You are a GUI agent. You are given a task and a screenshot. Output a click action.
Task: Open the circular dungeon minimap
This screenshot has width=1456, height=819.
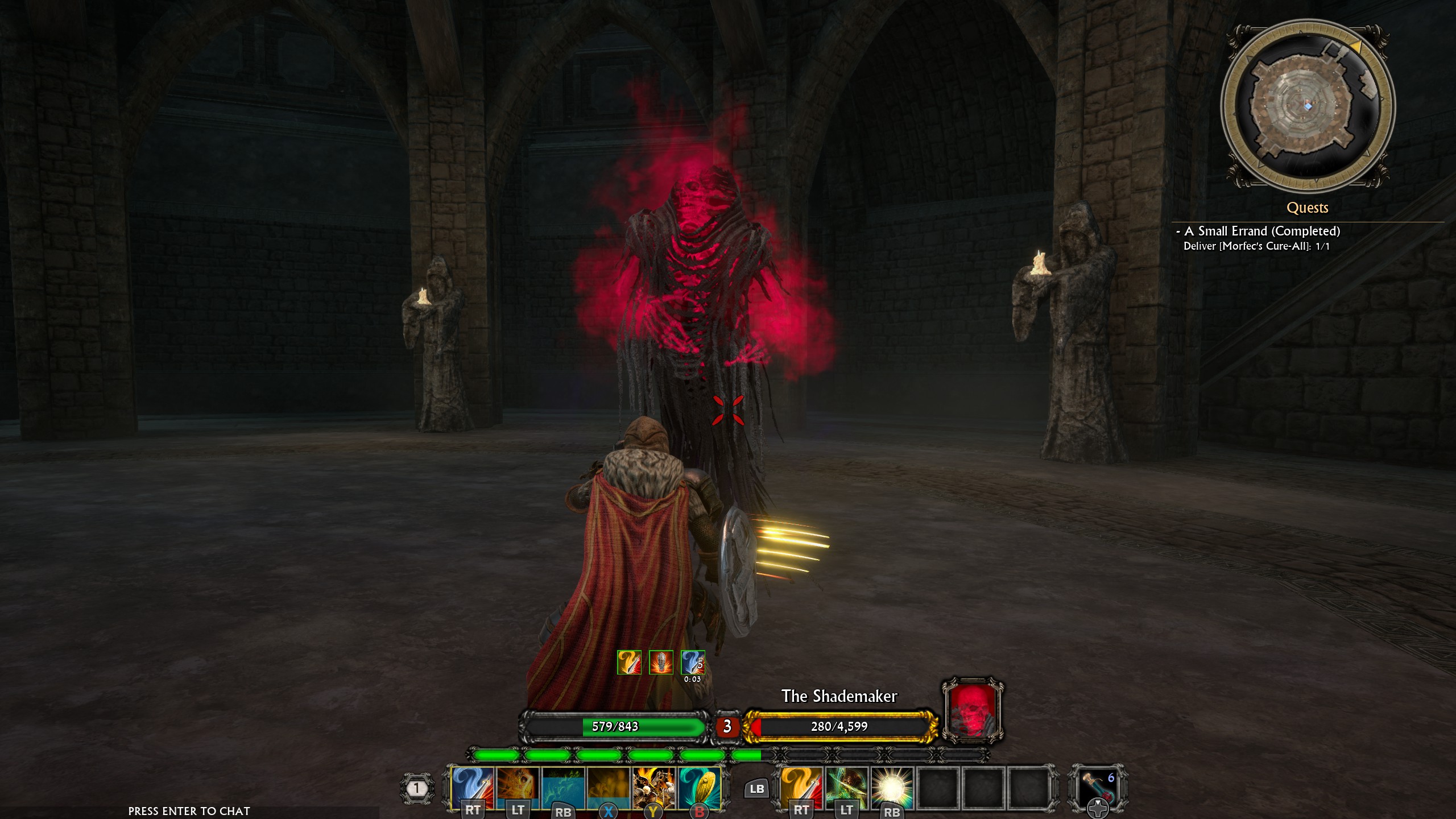pos(1307,106)
